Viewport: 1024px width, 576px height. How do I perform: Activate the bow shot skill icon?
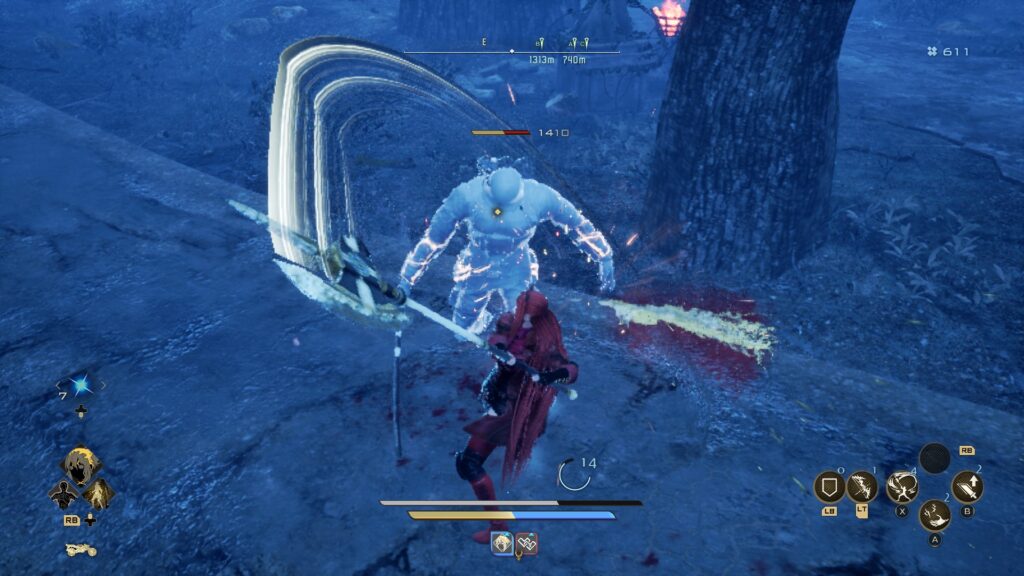(x=862, y=487)
